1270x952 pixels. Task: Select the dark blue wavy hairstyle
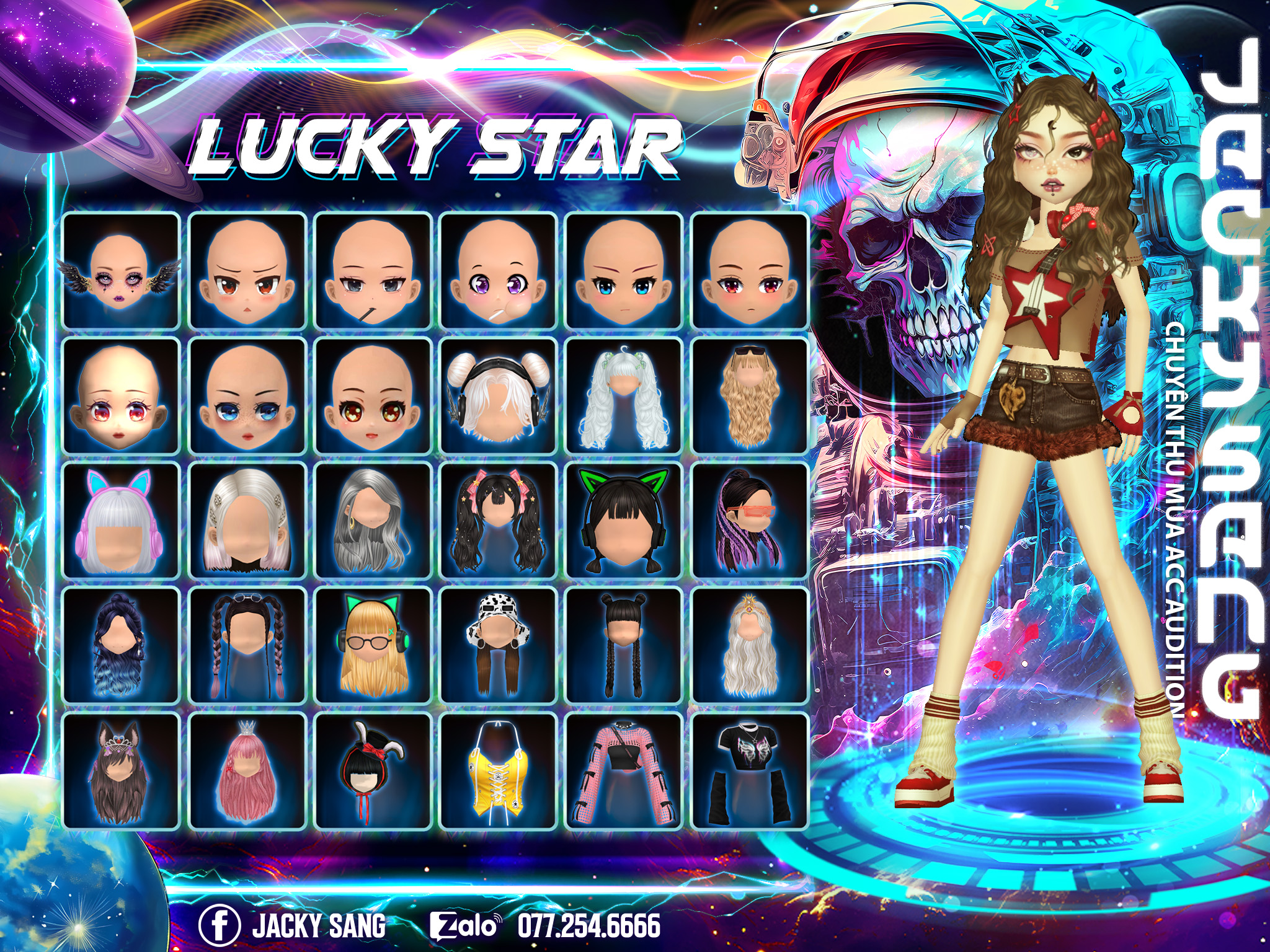[x=121, y=645]
